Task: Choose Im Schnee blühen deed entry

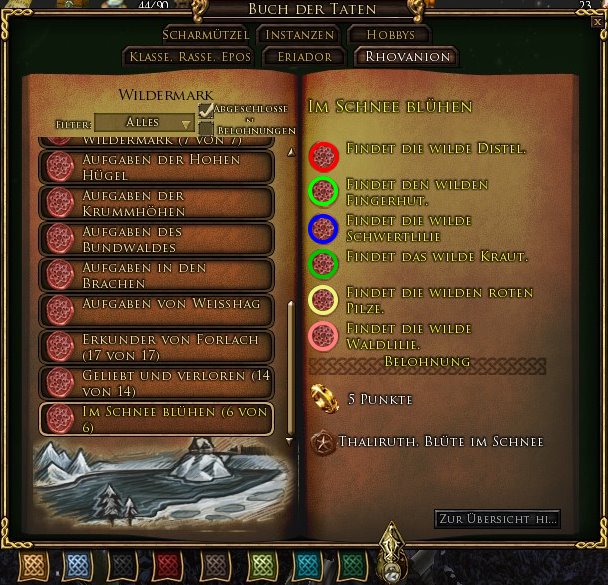Action: coord(156,419)
